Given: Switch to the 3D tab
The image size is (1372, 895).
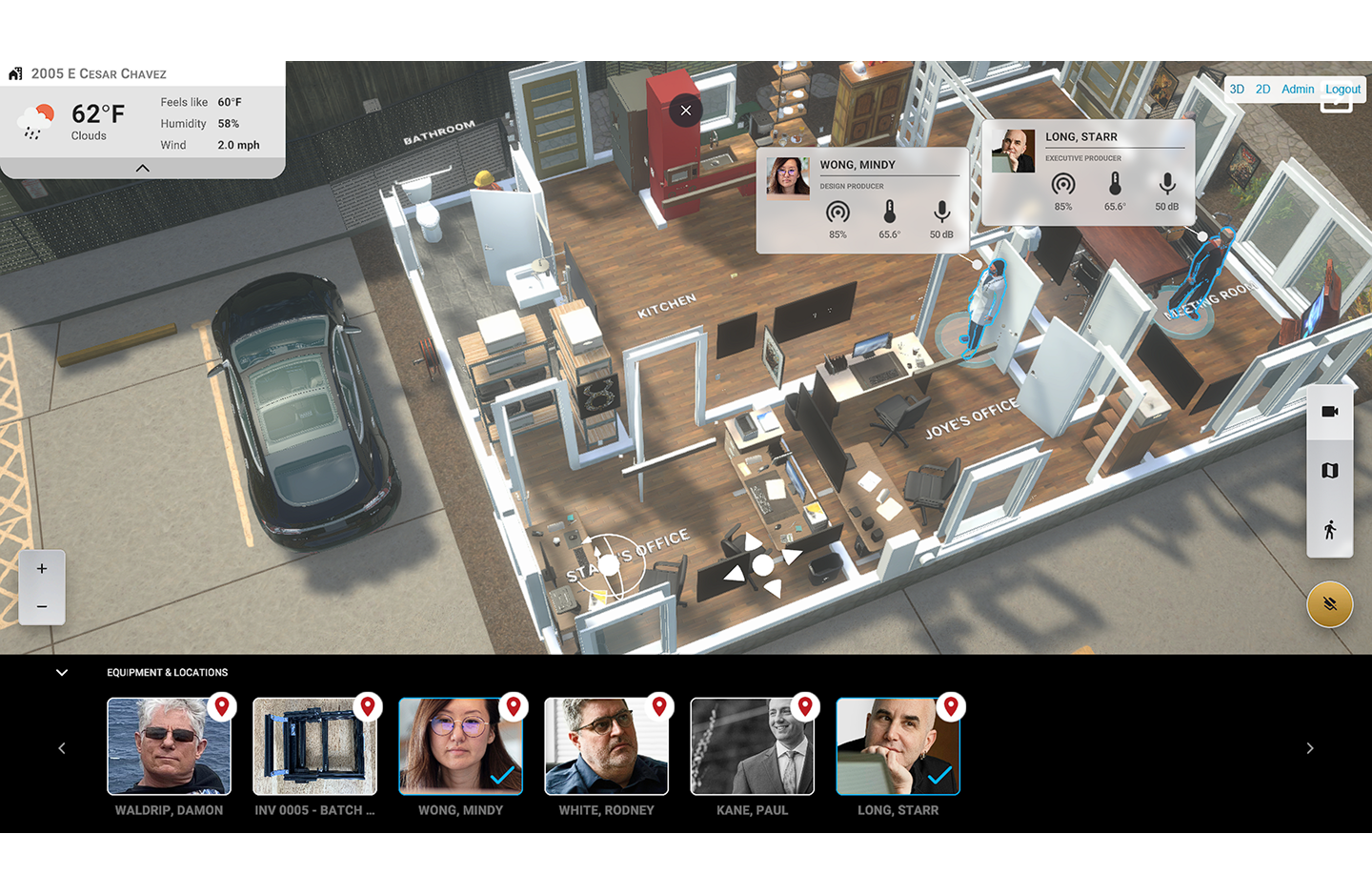Looking at the screenshot, I should point(1237,89).
